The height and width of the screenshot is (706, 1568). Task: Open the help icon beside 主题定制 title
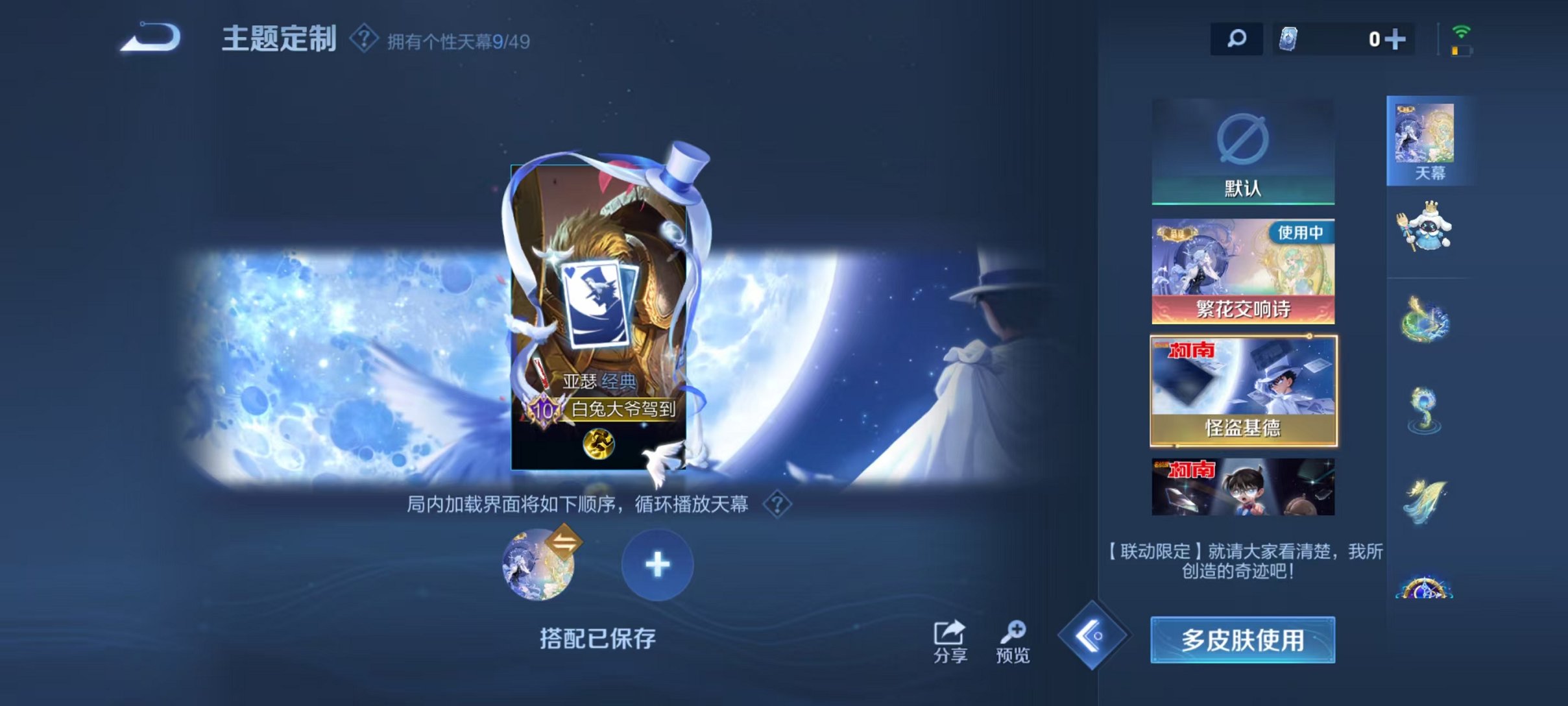pyautogui.click(x=363, y=39)
